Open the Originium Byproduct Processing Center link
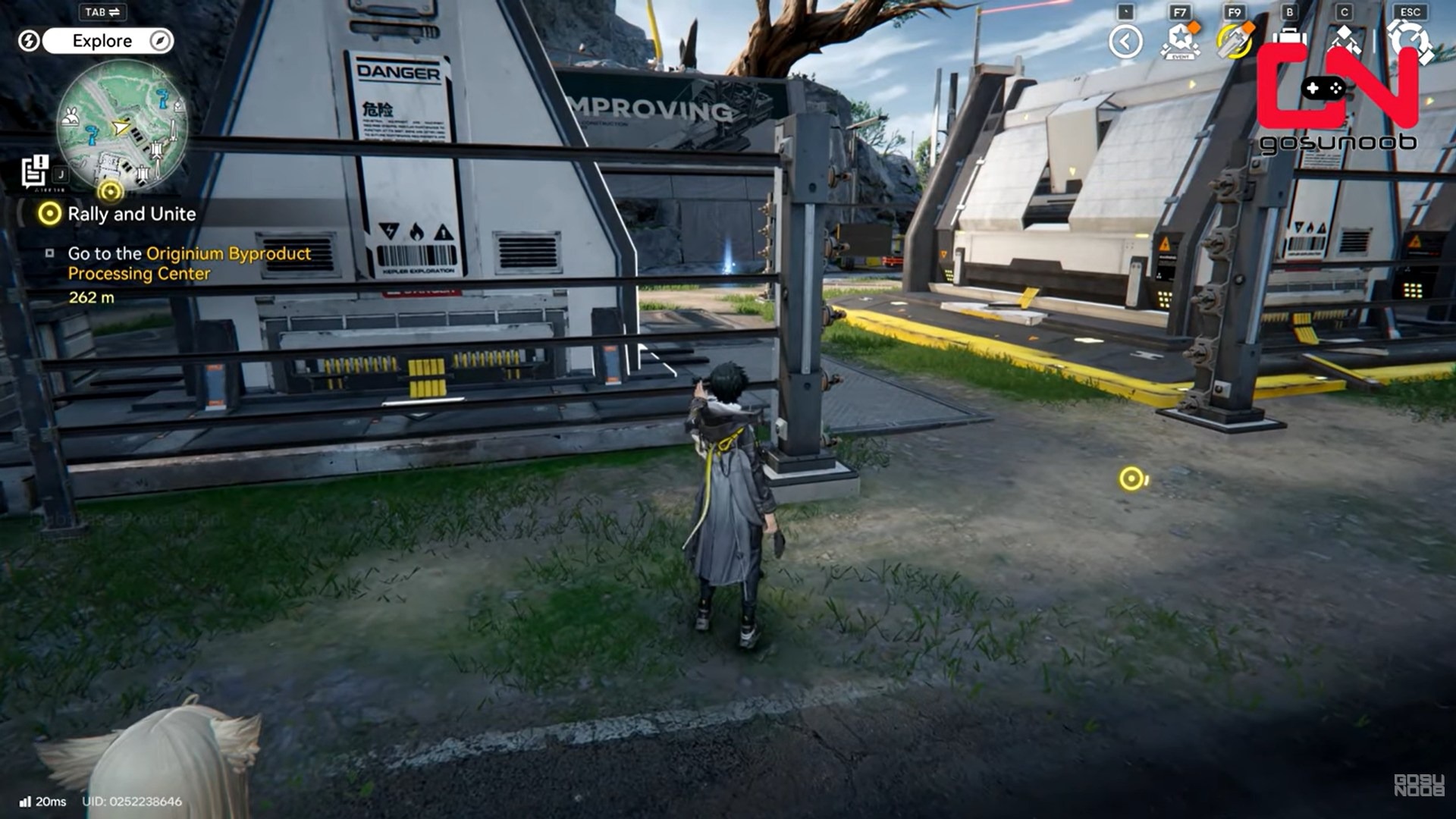Screen dimensions: 1456x819 click(x=227, y=255)
